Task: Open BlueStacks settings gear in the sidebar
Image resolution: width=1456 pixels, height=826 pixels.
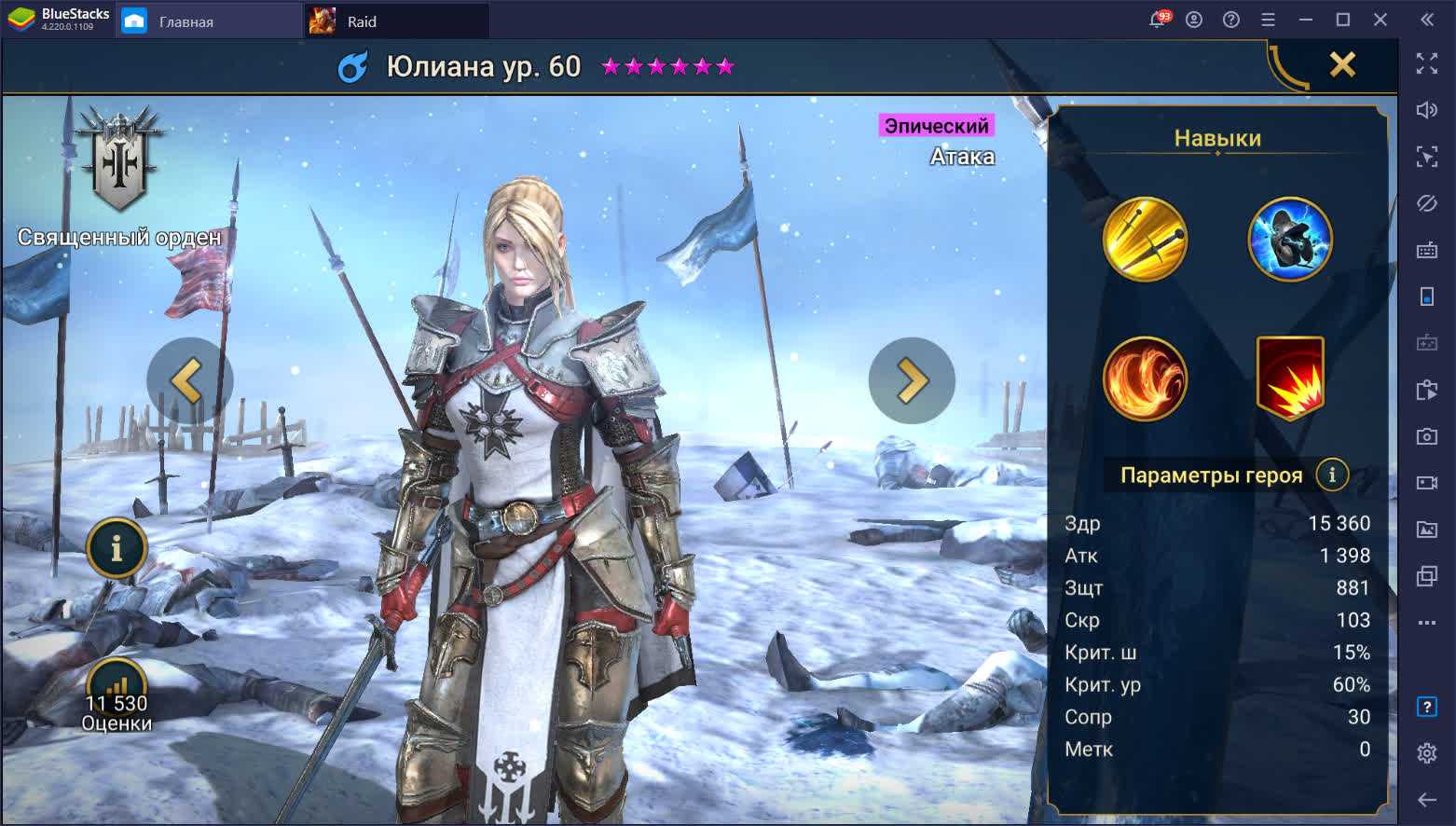Action: [1426, 752]
